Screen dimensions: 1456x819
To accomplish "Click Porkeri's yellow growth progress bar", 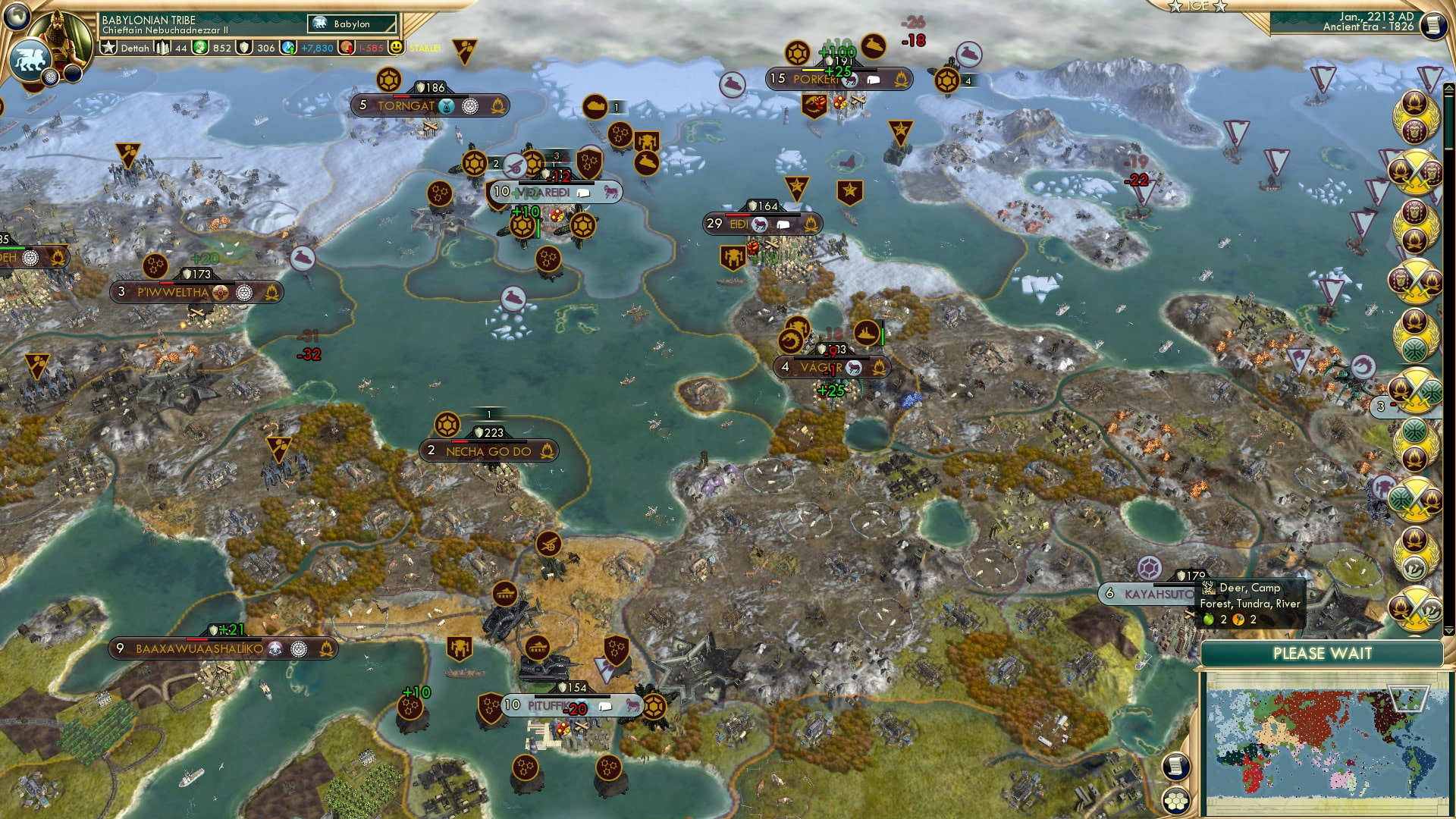I will pos(813,70).
